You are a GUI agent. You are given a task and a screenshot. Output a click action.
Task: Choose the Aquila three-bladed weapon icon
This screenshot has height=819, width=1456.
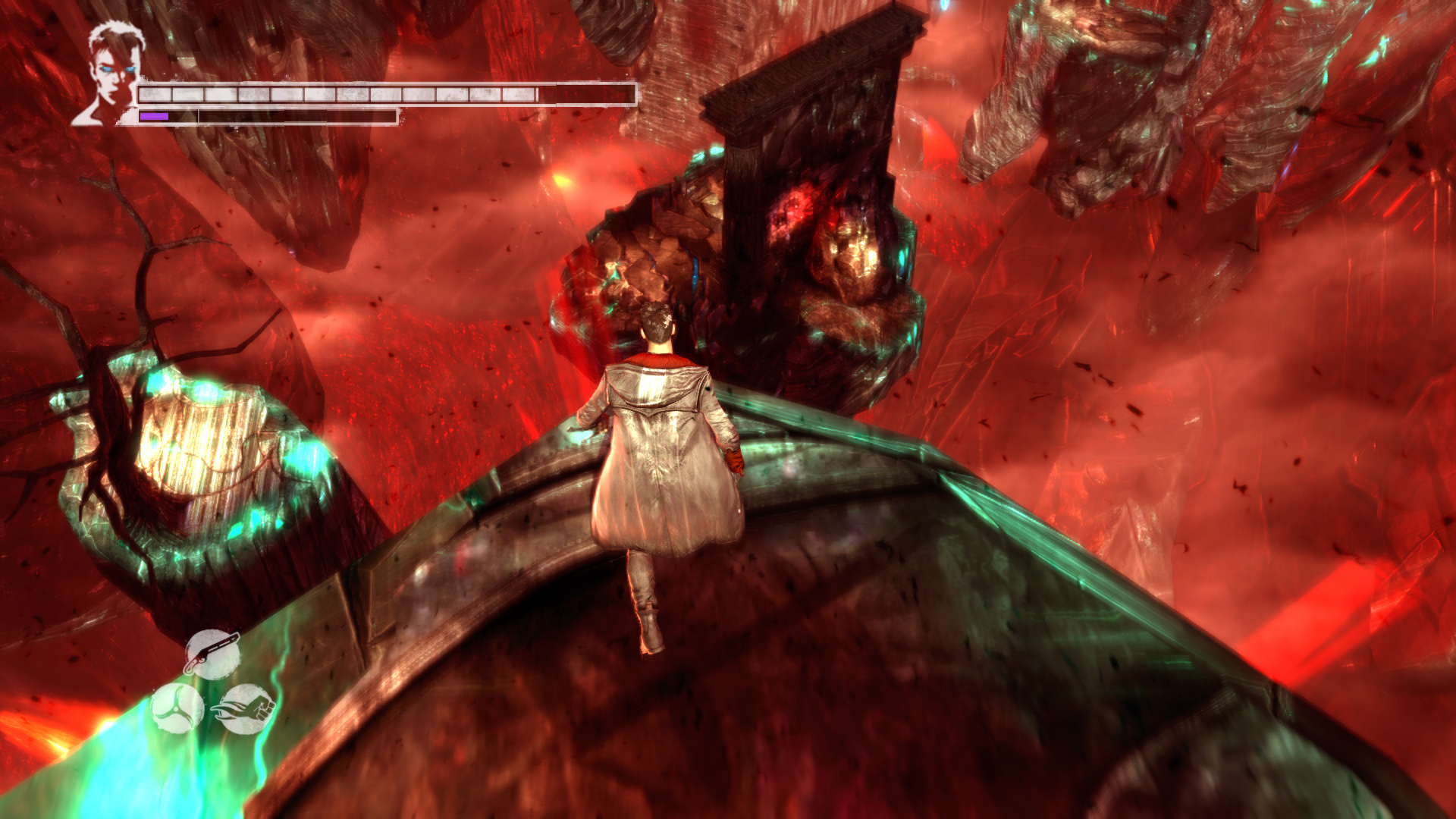[177, 708]
